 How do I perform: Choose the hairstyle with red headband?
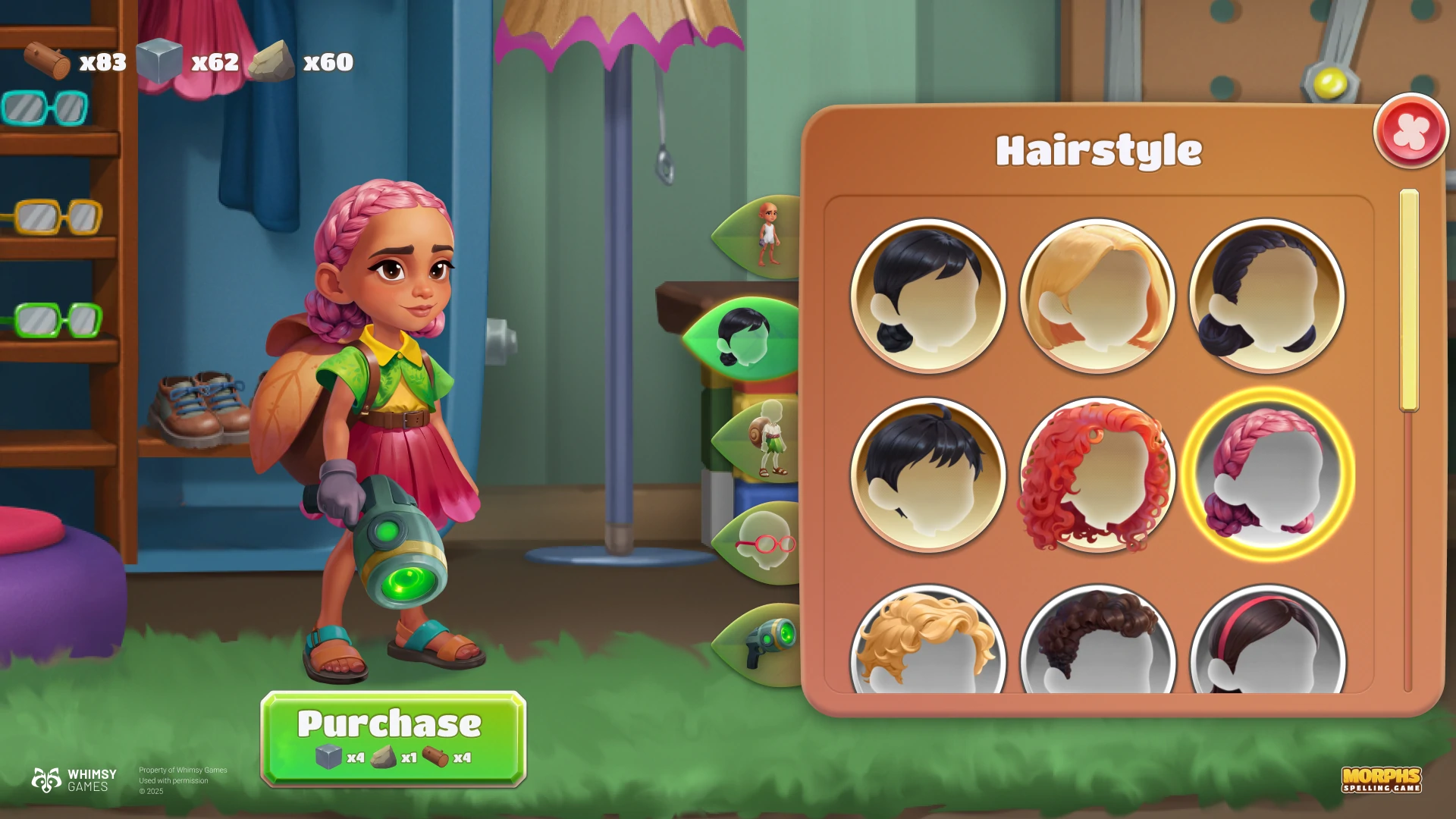pyautogui.click(x=1267, y=645)
